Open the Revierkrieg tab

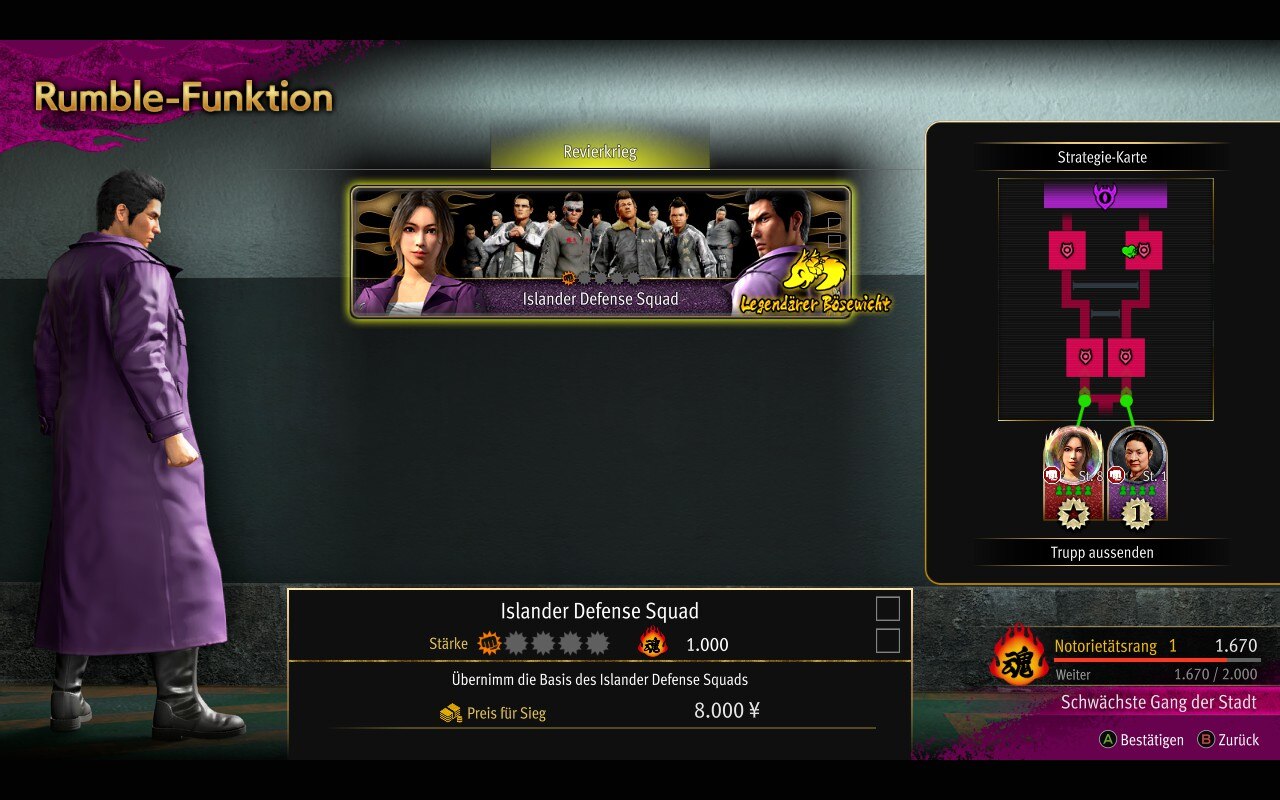pyautogui.click(x=600, y=153)
